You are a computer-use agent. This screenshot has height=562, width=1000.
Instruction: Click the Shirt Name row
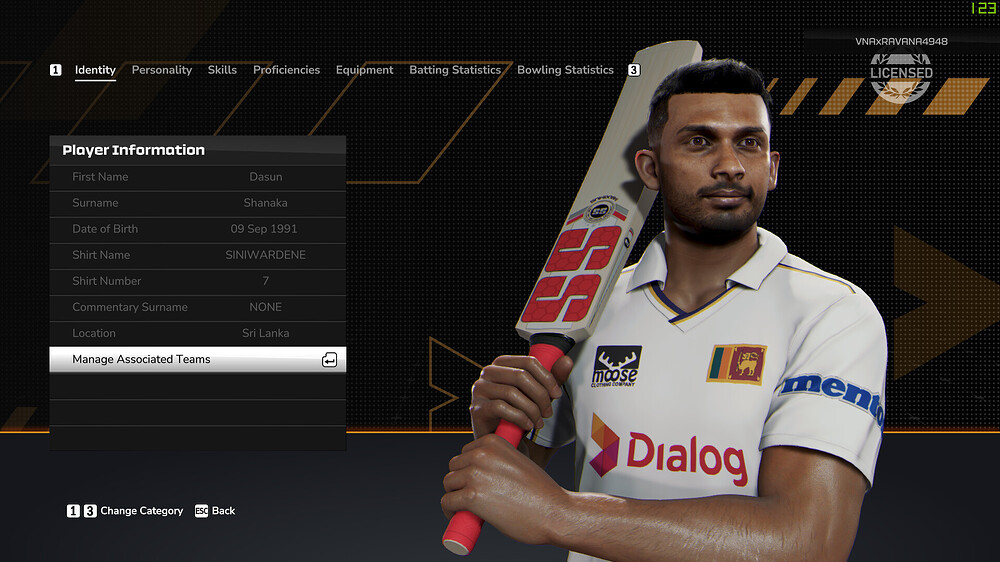pyautogui.click(x=197, y=255)
